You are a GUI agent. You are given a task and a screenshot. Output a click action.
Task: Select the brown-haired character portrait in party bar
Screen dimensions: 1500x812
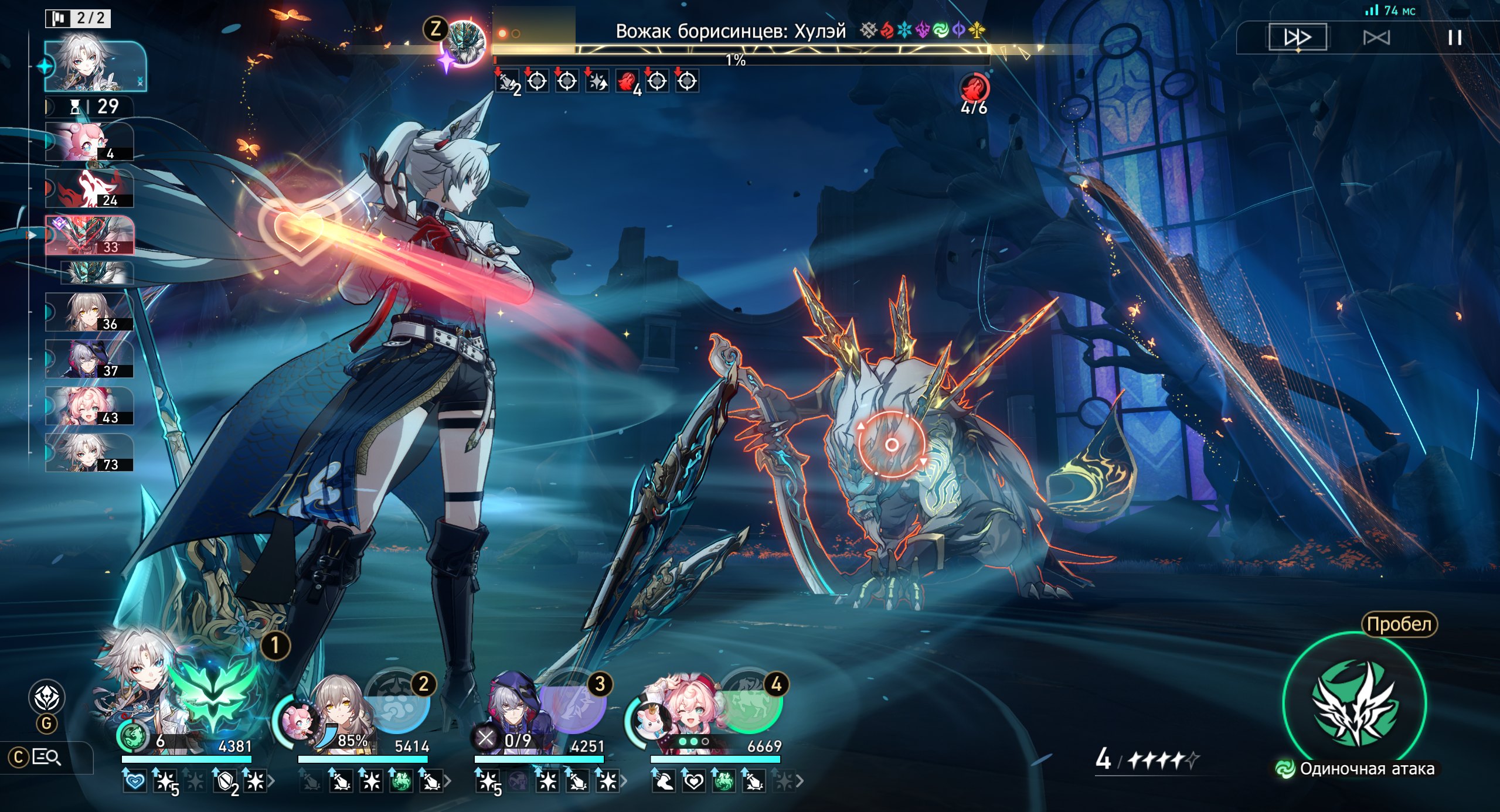pyautogui.click(x=339, y=709)
